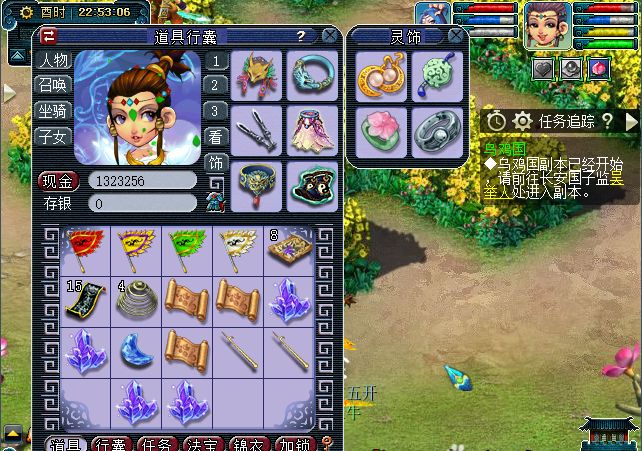Close the 灵饰 accessory panel
The width and height of the screenshot is (642, 451).
click(x=456, y=36)
